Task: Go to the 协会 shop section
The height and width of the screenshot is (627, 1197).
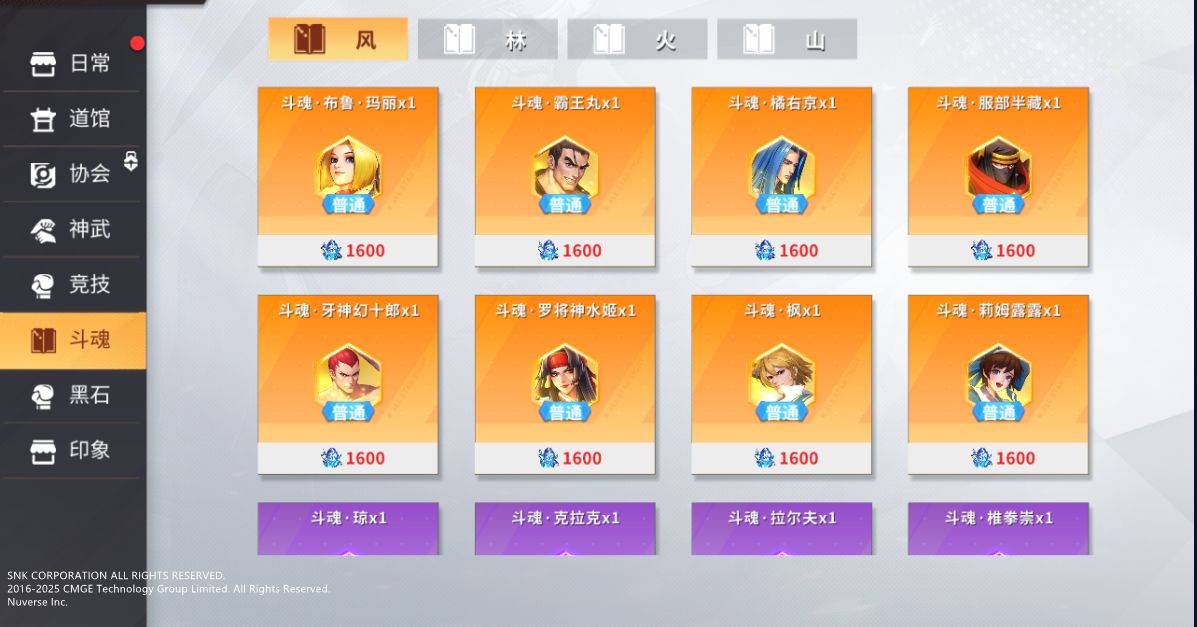Action: coord(72,175)
